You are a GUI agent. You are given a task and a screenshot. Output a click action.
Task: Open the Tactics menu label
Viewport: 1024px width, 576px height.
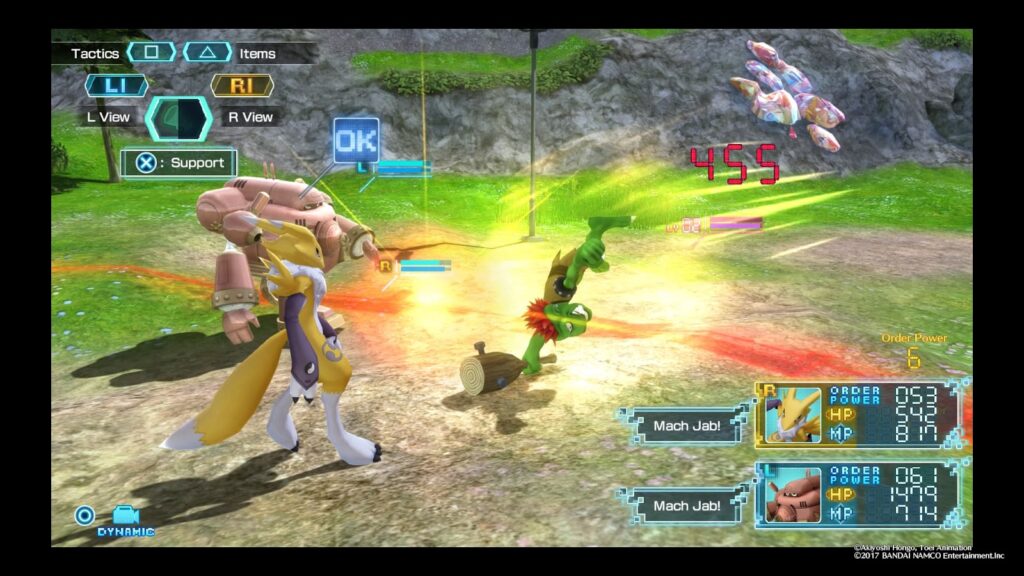tap(95, 53)
